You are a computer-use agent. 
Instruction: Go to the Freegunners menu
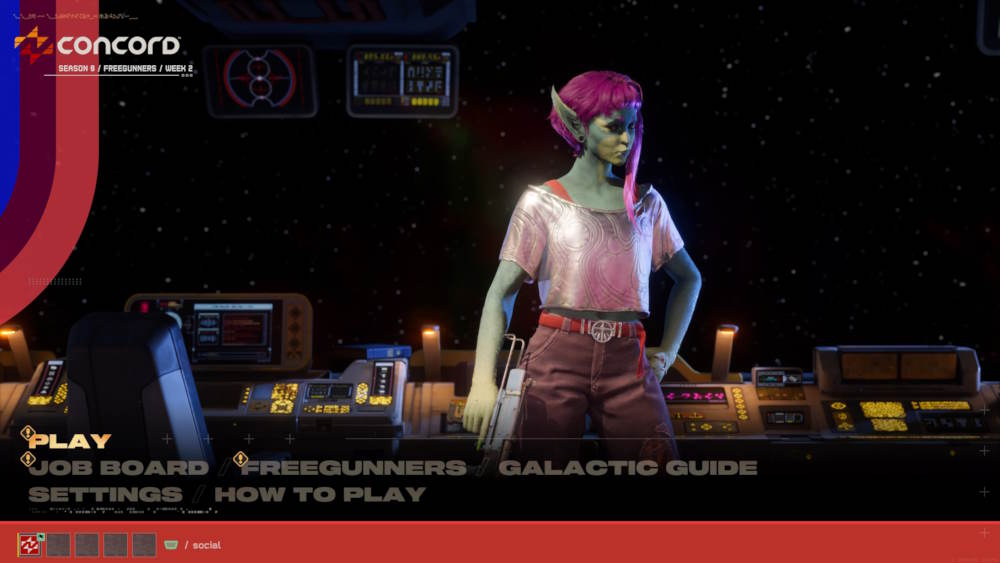tap(355, 468)
